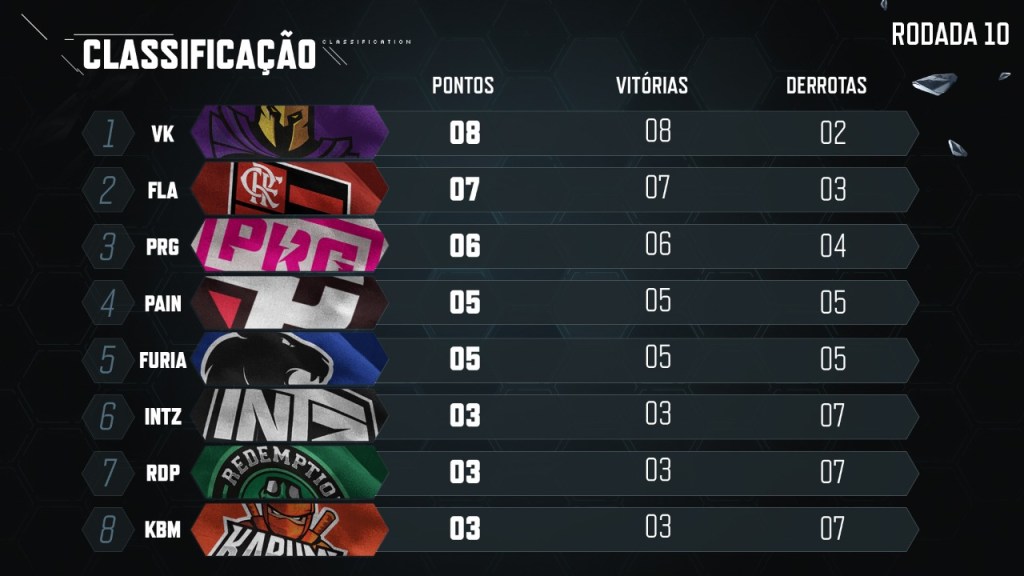Select the VK team row

click(500, 133)
